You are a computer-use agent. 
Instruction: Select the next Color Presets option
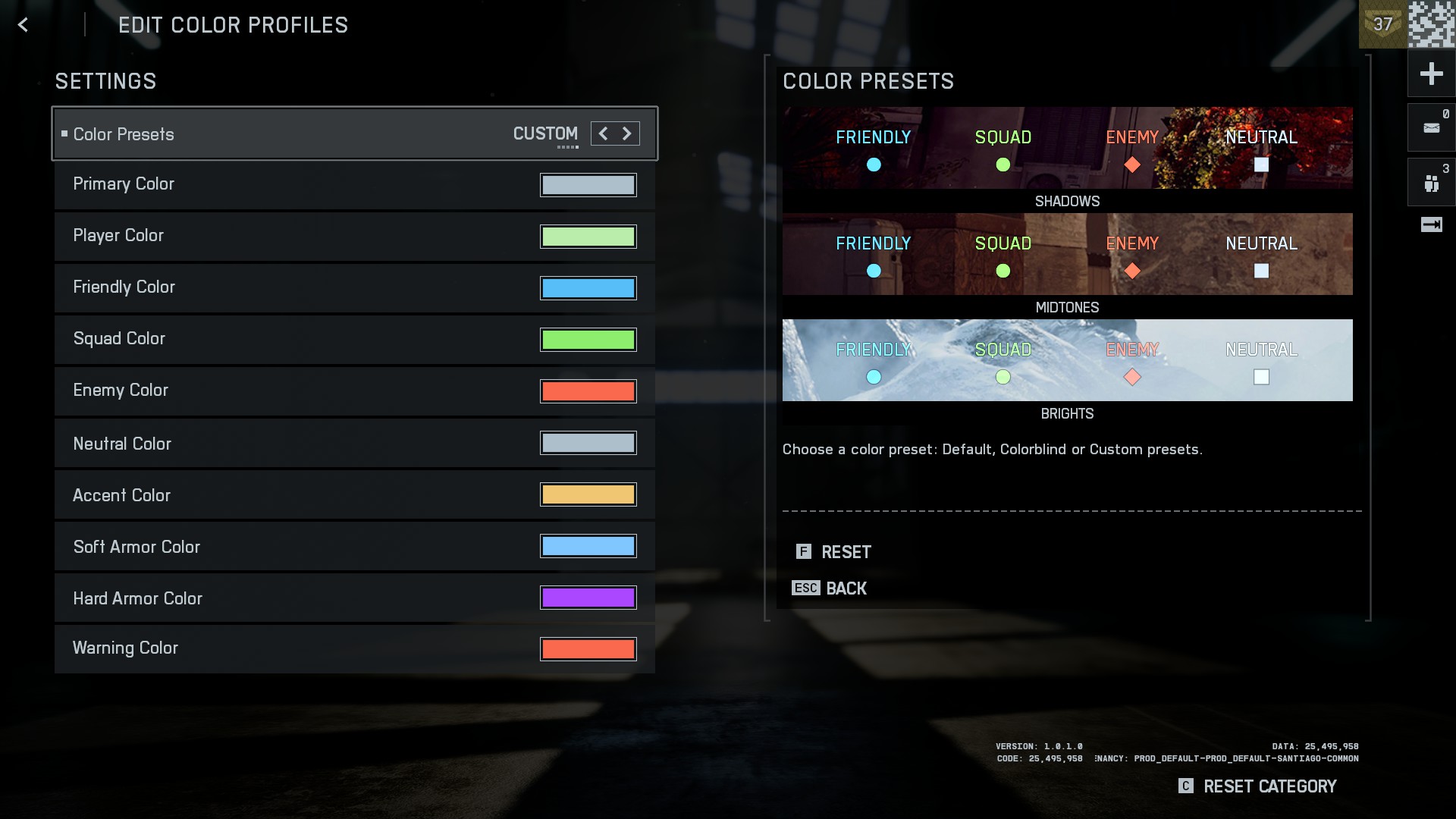(627, 134)
